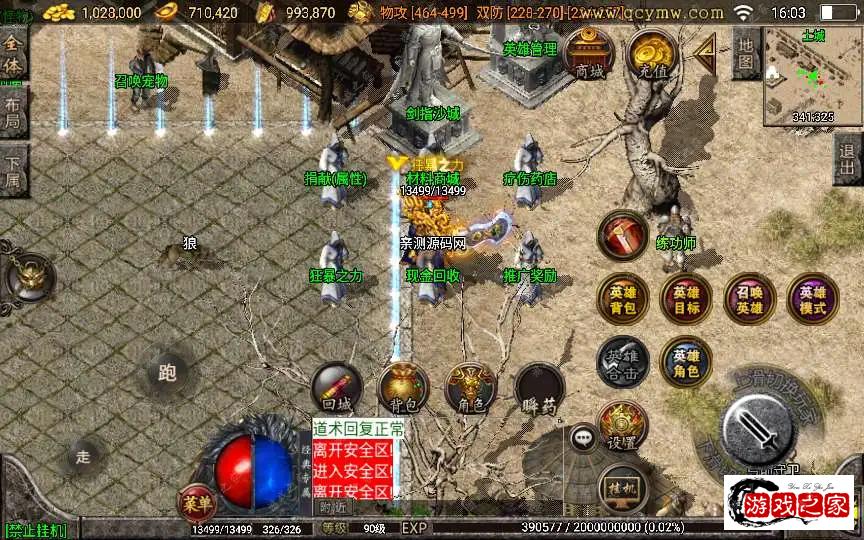Open the 英雄背包 hero bag

622,299
